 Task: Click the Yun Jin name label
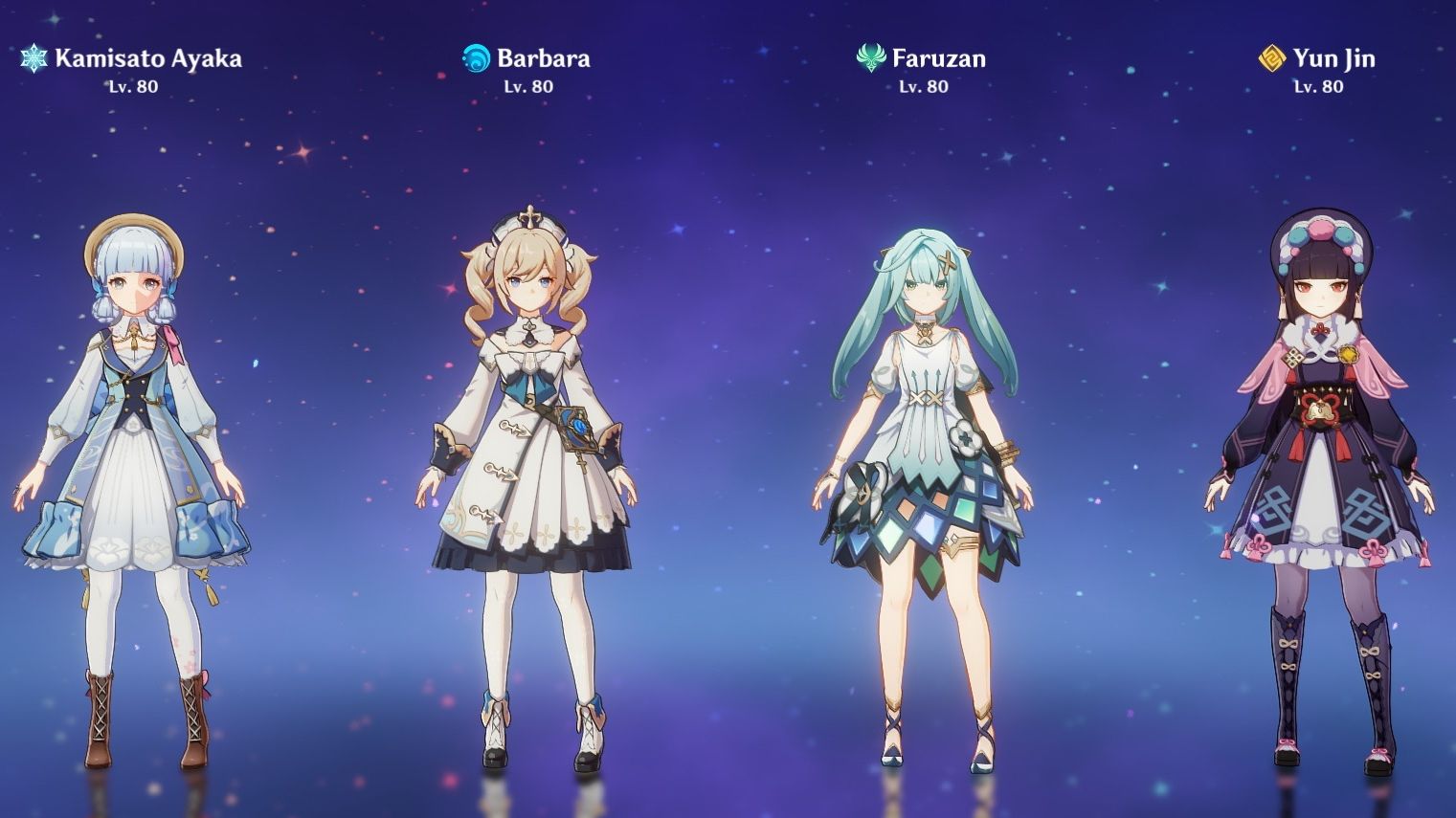tap(1335, 58)
